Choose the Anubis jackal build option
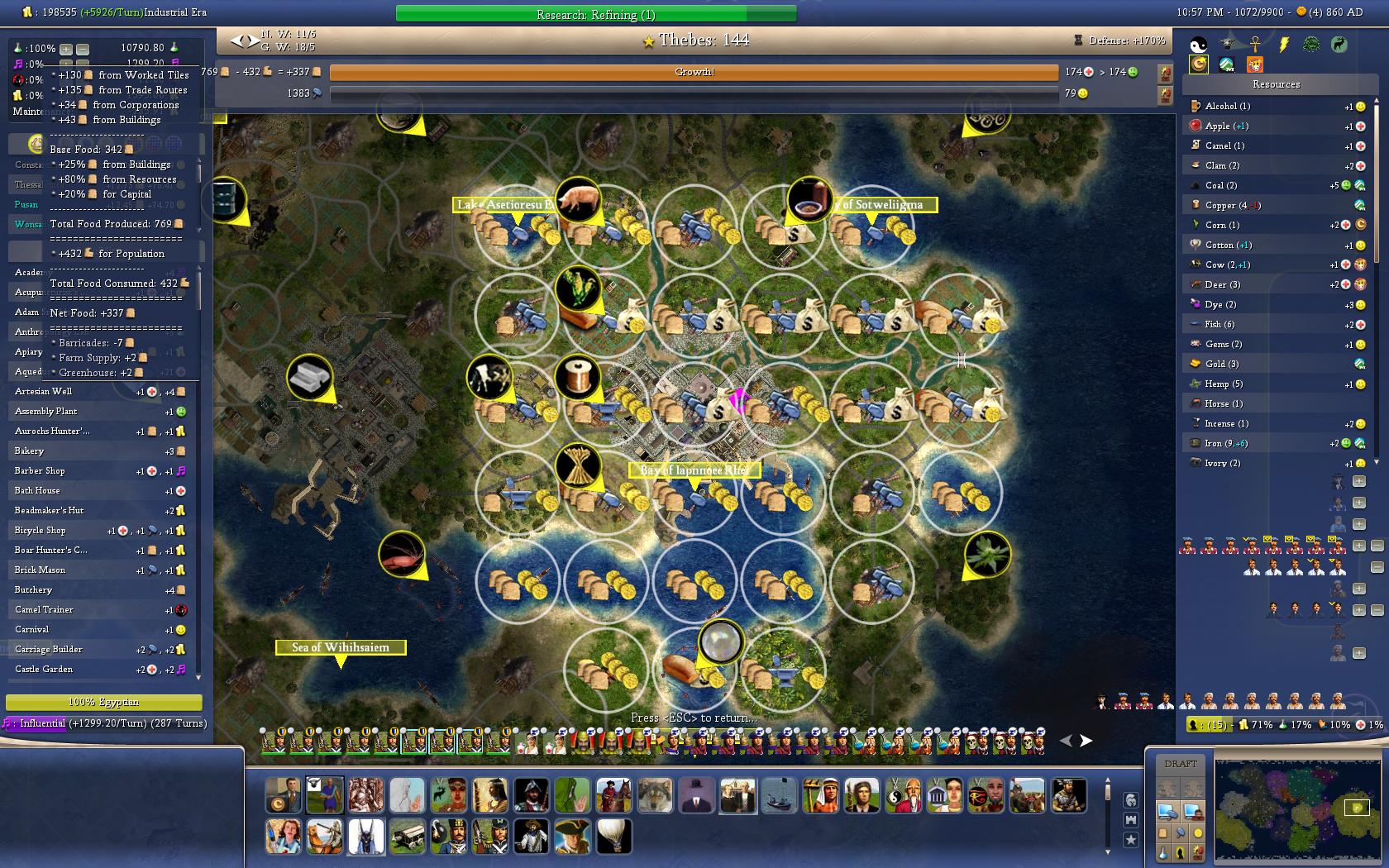 click(365, 837)
